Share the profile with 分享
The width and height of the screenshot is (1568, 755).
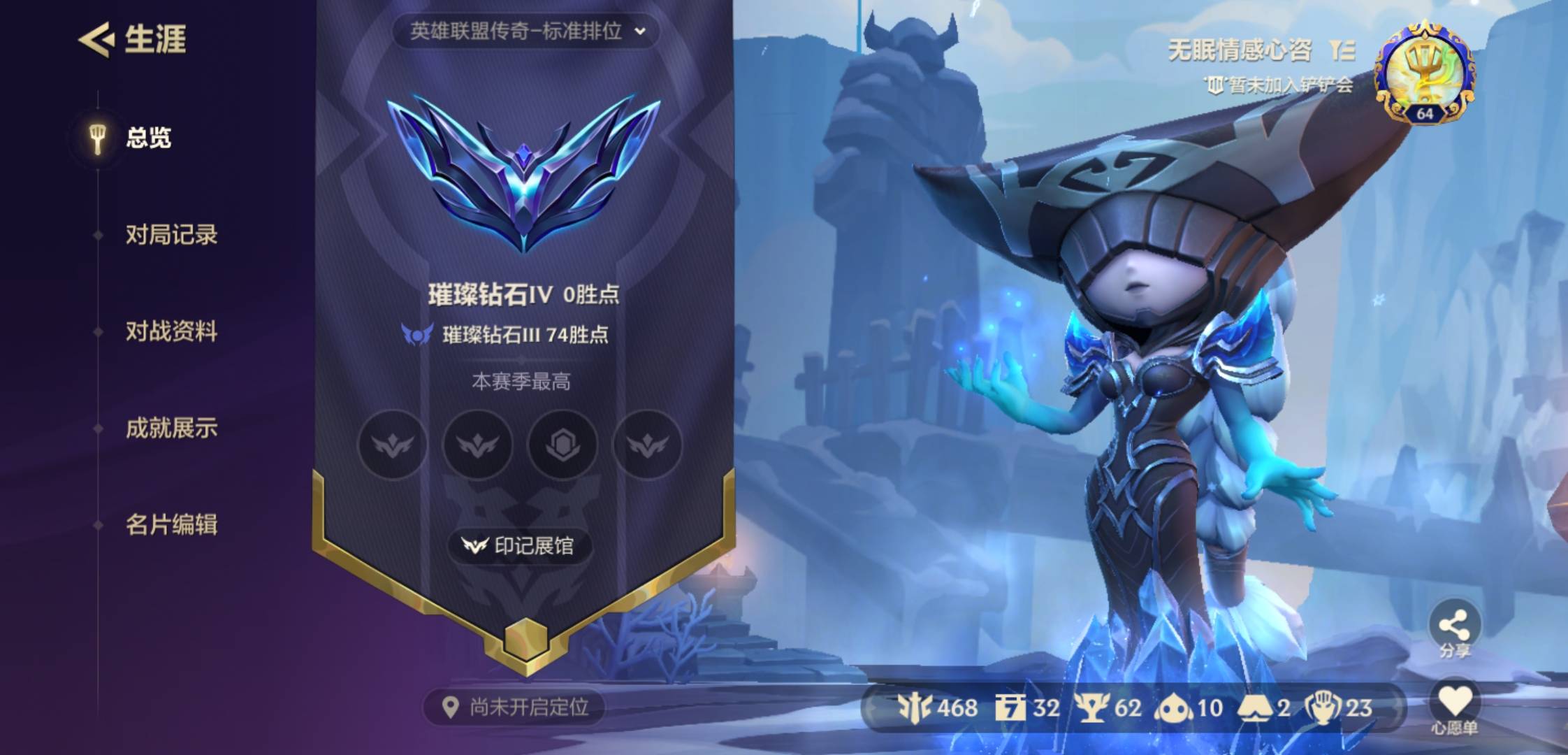point(1454,628)
